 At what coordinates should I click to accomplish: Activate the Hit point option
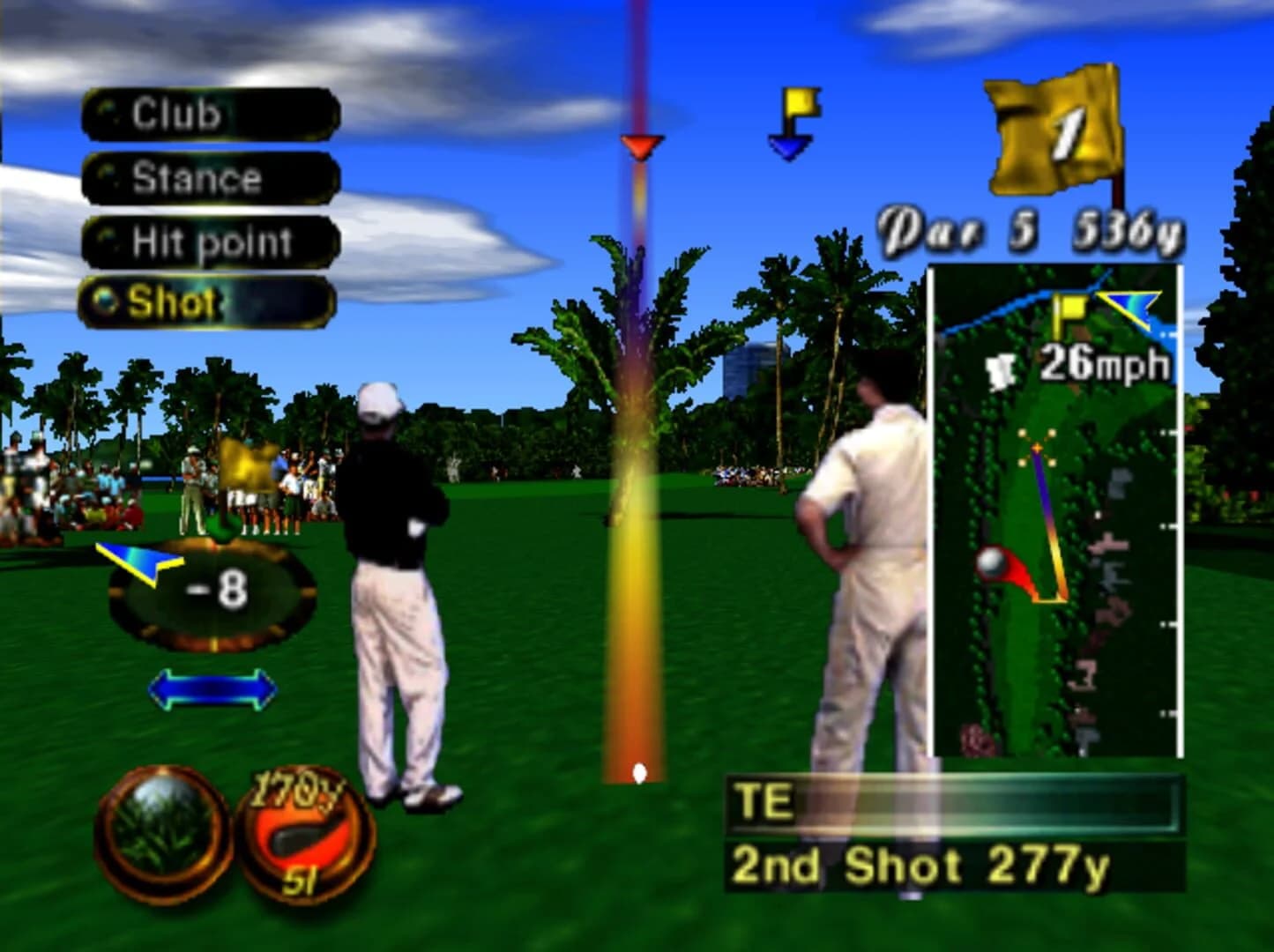[x=211, y=240]
